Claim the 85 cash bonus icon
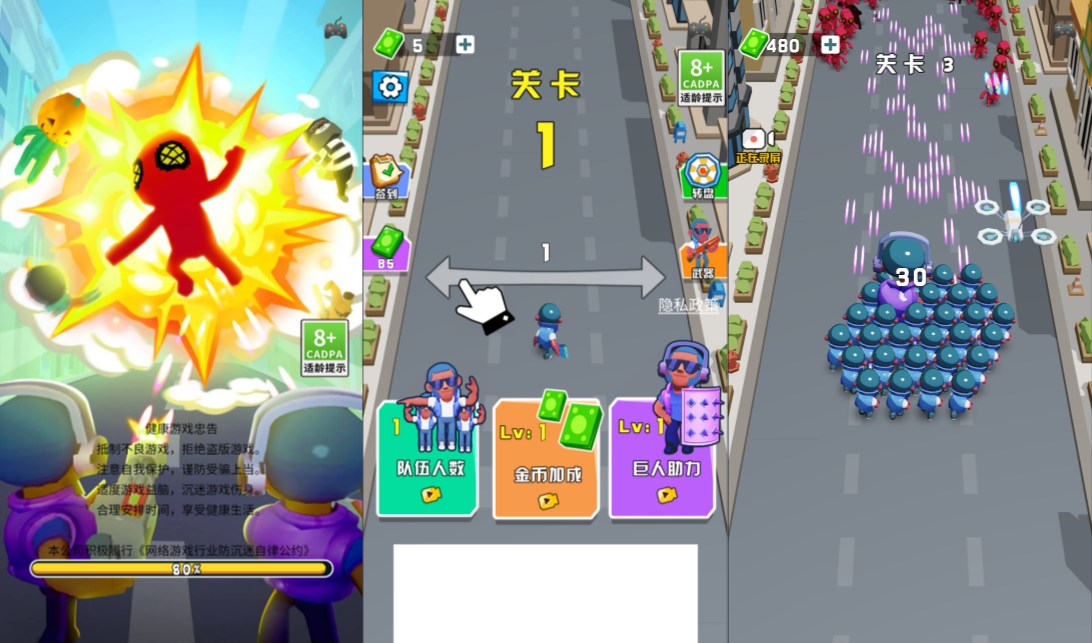The image size is (1092, 643). pos(387,248)
